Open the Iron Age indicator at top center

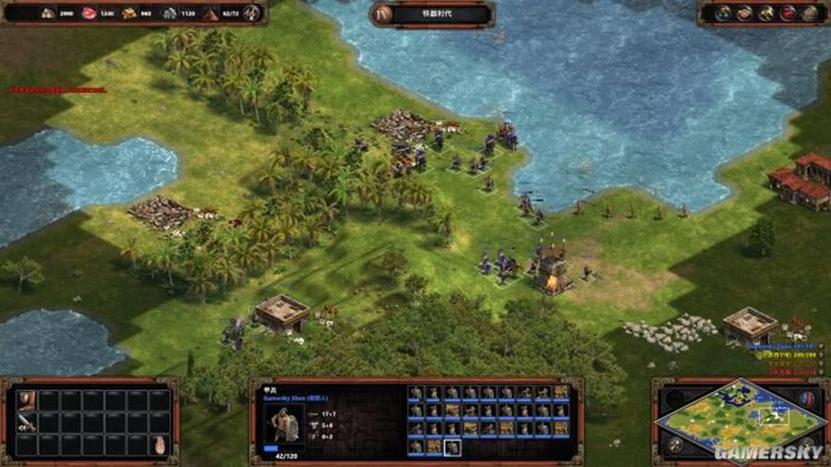point(431,14)
